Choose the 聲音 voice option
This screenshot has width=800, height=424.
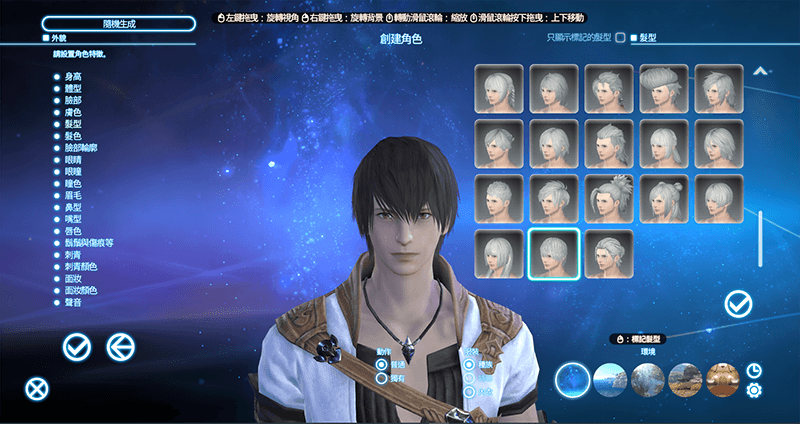[x=73, y=302]
